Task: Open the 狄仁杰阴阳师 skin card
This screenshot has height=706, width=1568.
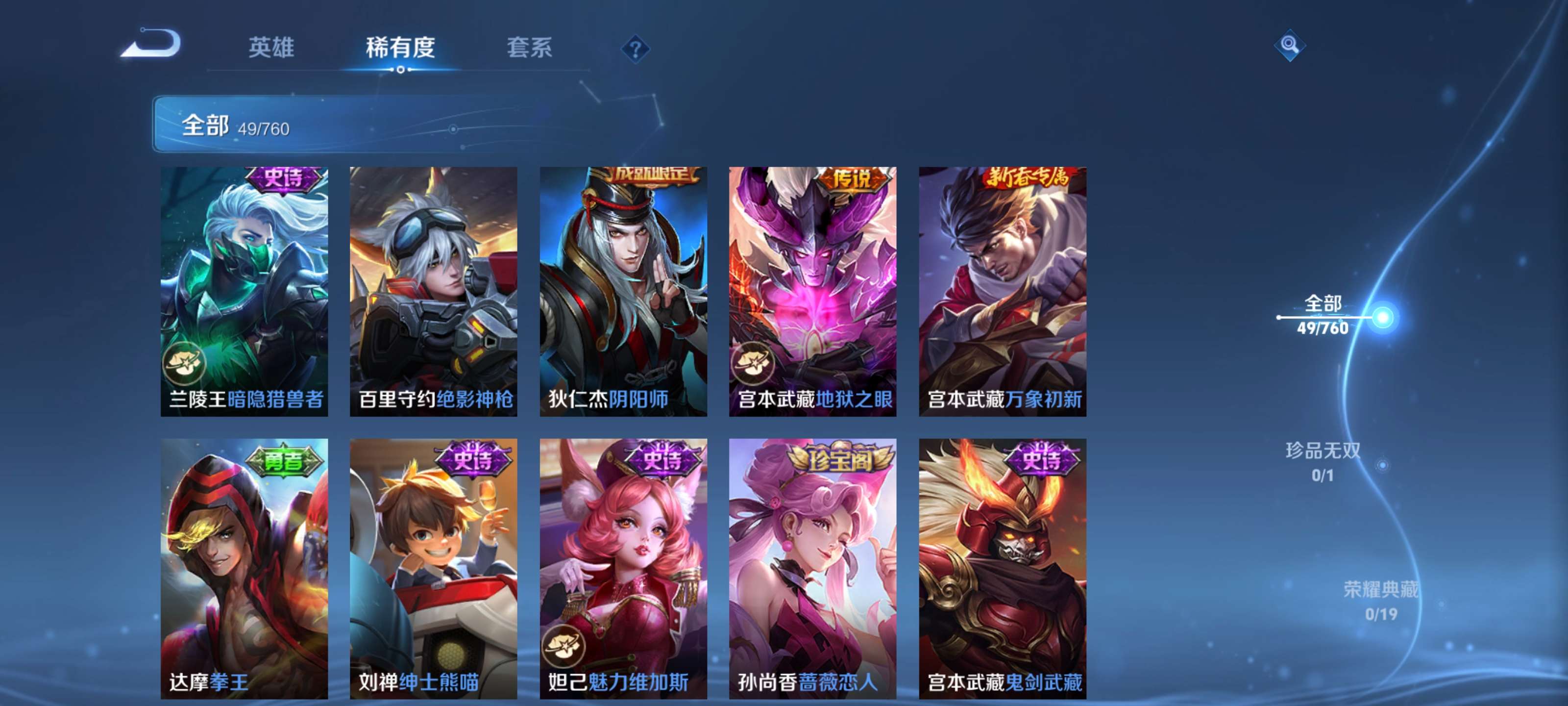Action: pos(623,292)
